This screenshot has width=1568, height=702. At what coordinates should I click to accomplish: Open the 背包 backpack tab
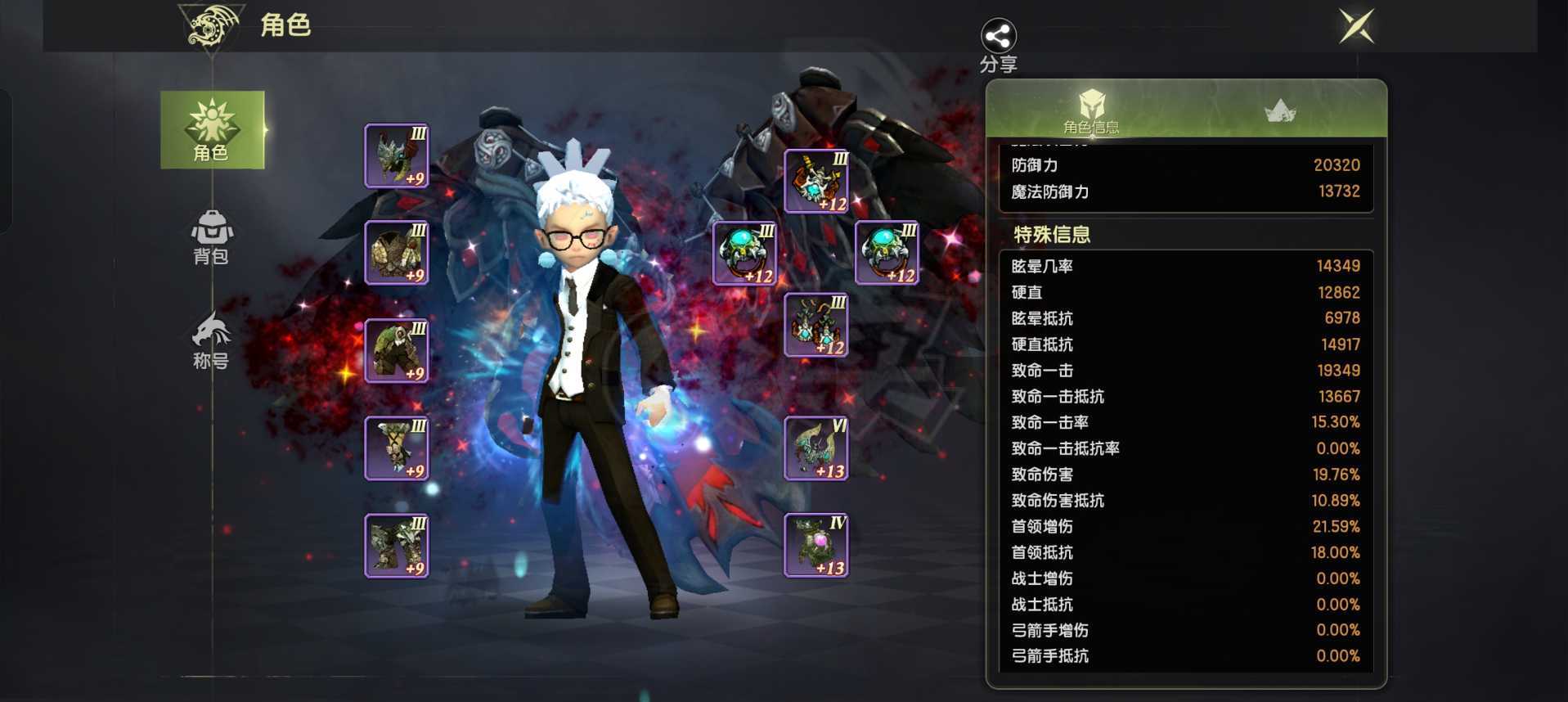[x=211, y=237]
